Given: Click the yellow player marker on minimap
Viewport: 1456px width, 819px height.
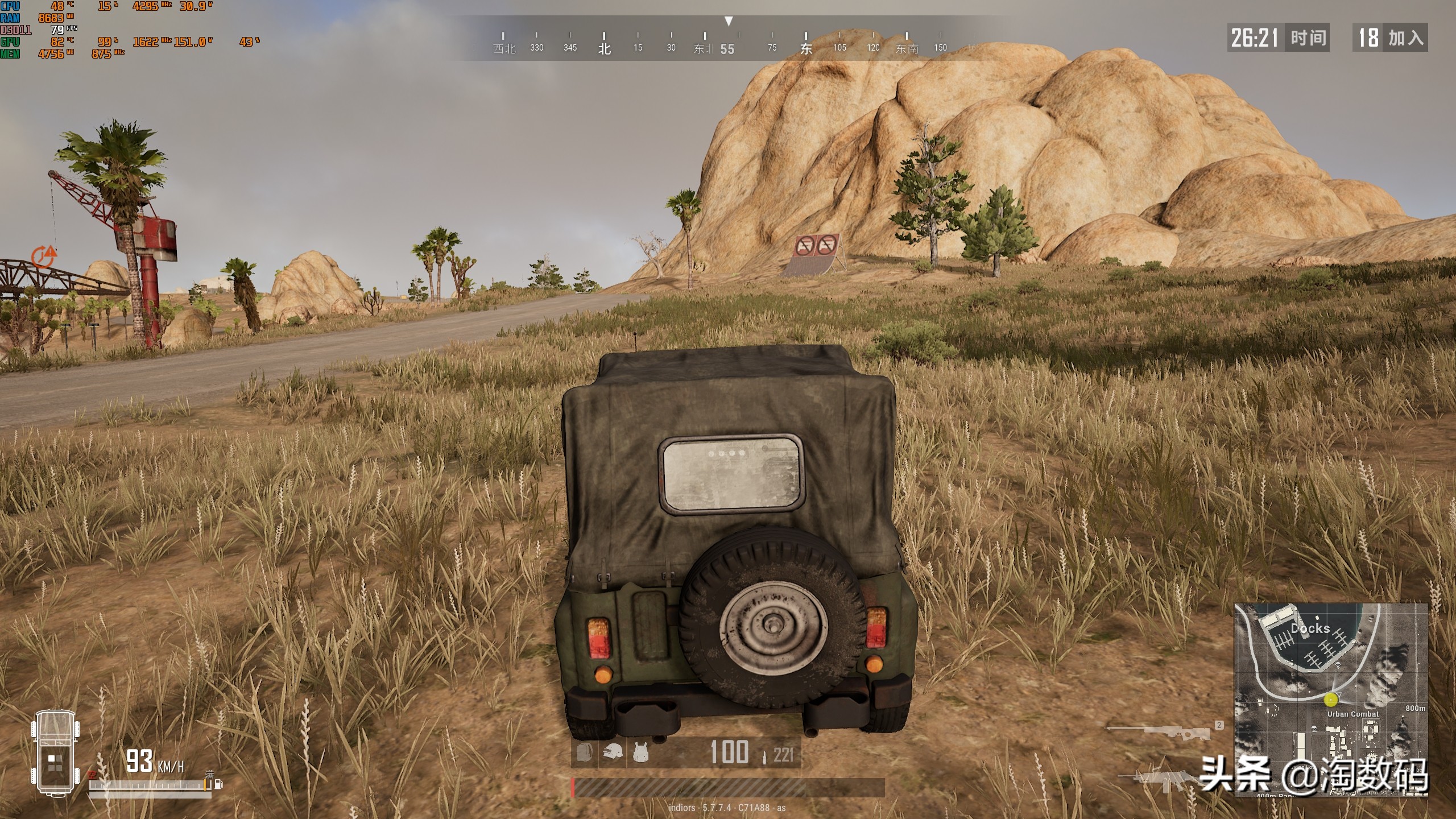Looking at the screenshot, I should tap(1331, 700).
